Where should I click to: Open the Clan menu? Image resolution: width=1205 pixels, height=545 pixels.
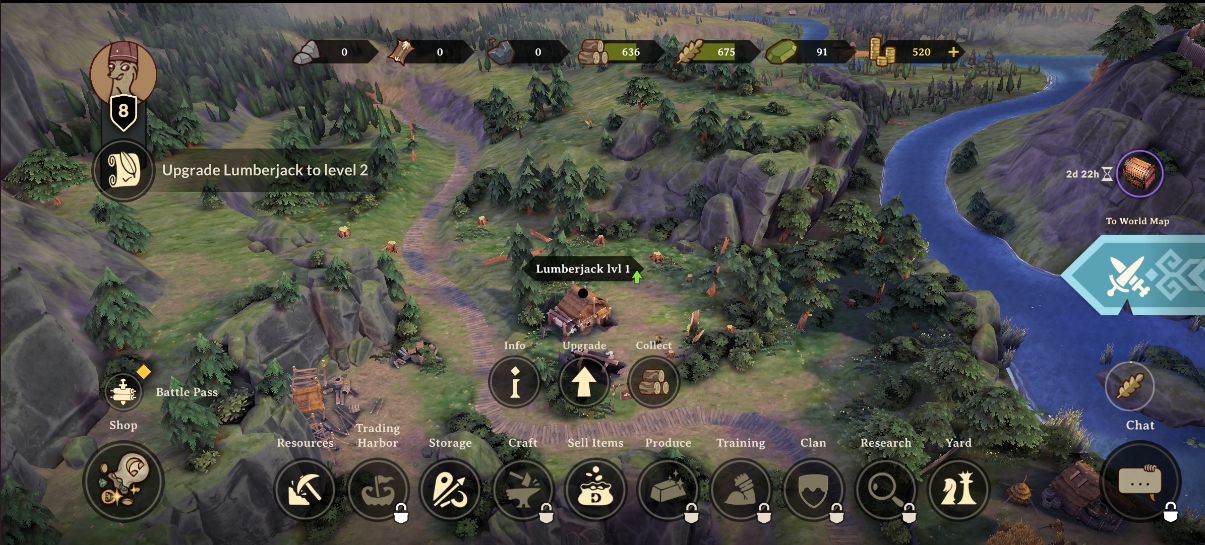click(813, 489)
